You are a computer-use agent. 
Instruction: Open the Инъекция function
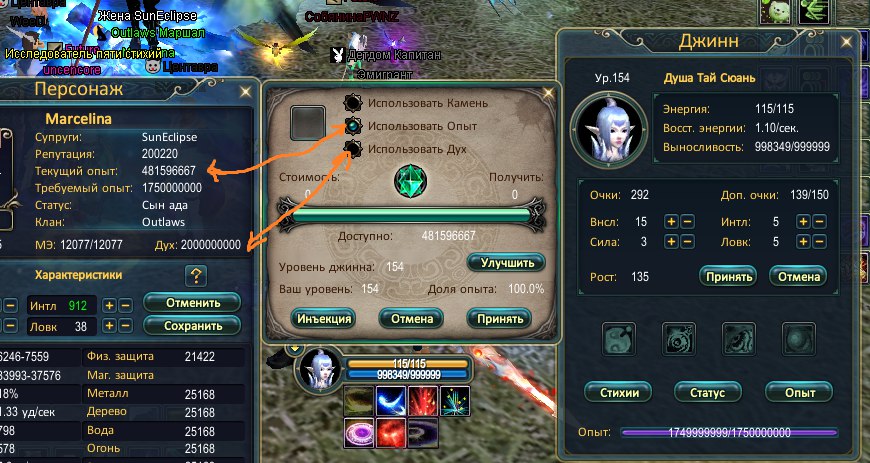click(x=323, y=319)
